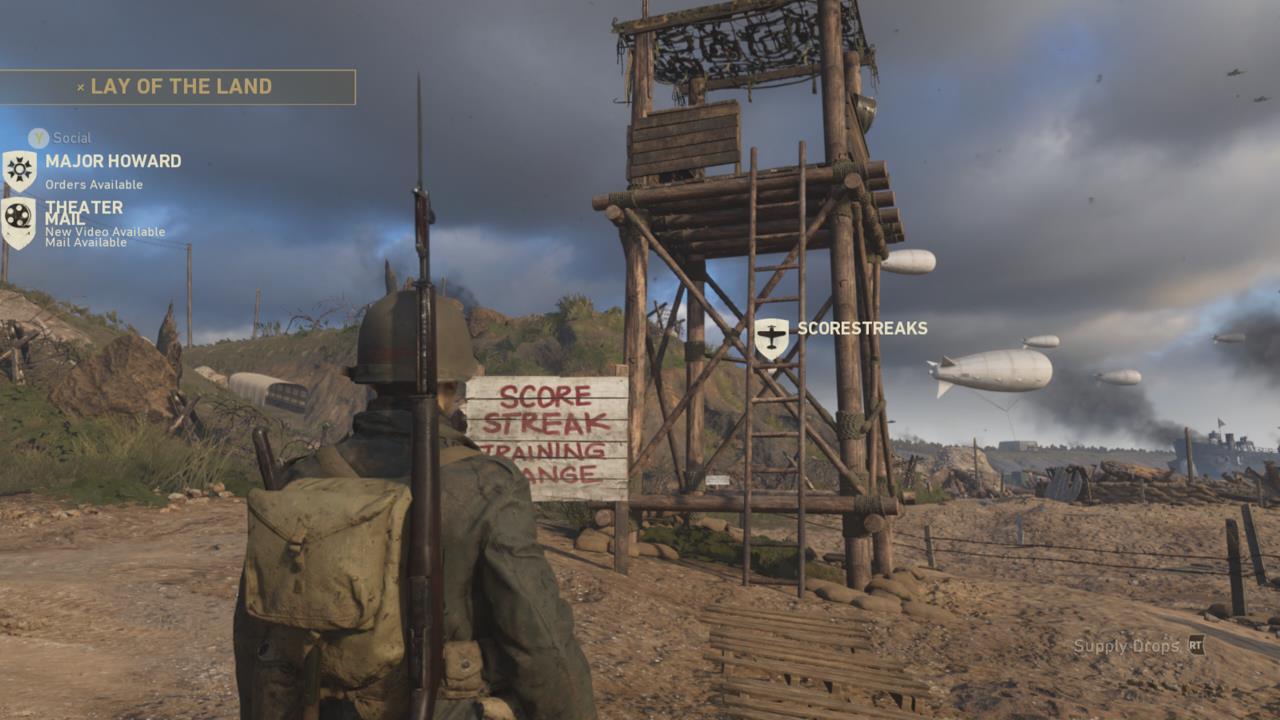Expand the Scorestreaks waypoint details

(862, 326)
